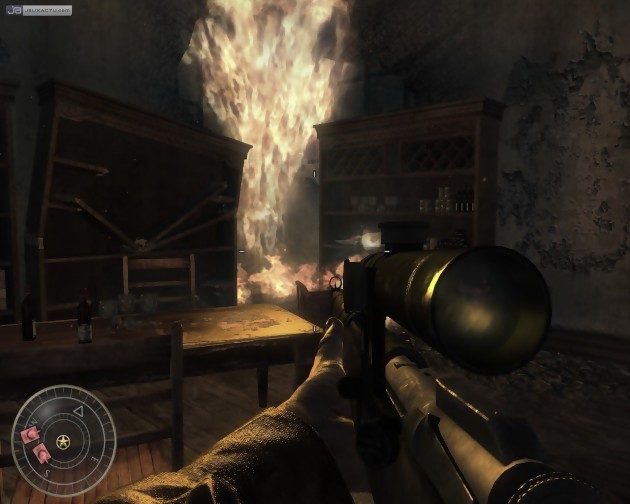Click the circular compass radar
Viewport: 630px width, 504px height.
pyautogui.click(x=63, y=441)
